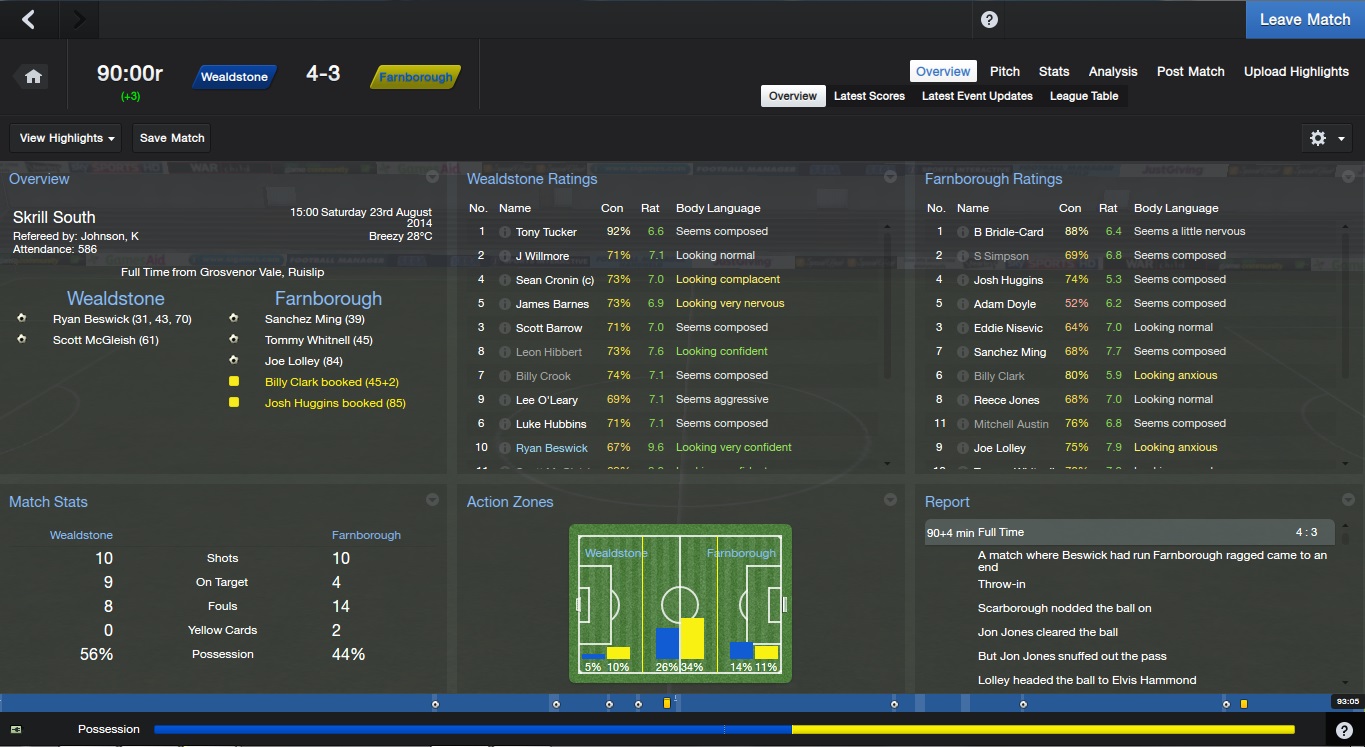The width and height of the screenshot is (1365, 747).
Task: Click the Save Match button
Action: point(172,138)
